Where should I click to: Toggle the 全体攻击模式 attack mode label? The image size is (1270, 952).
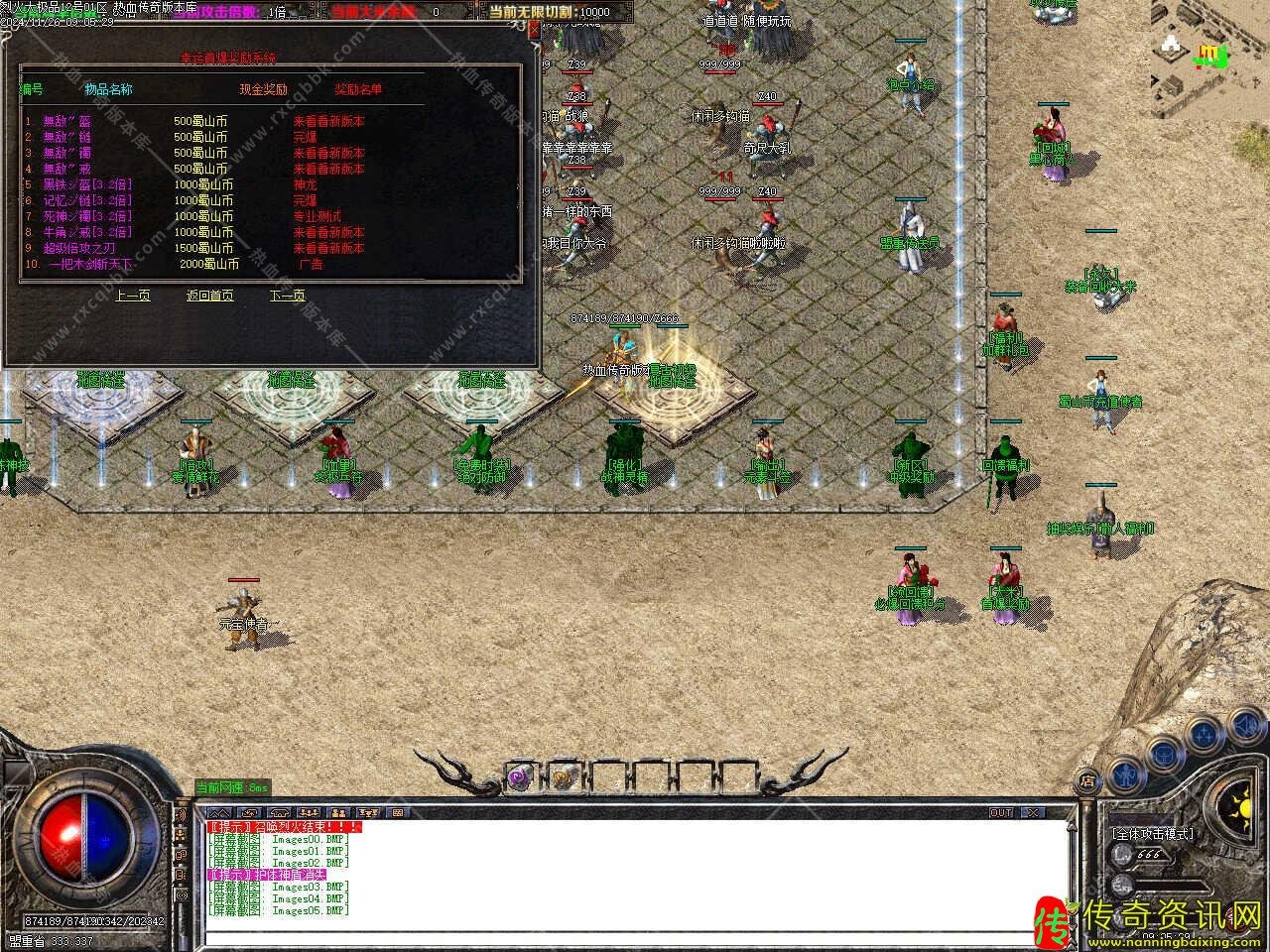click(x=1152, y=834)
